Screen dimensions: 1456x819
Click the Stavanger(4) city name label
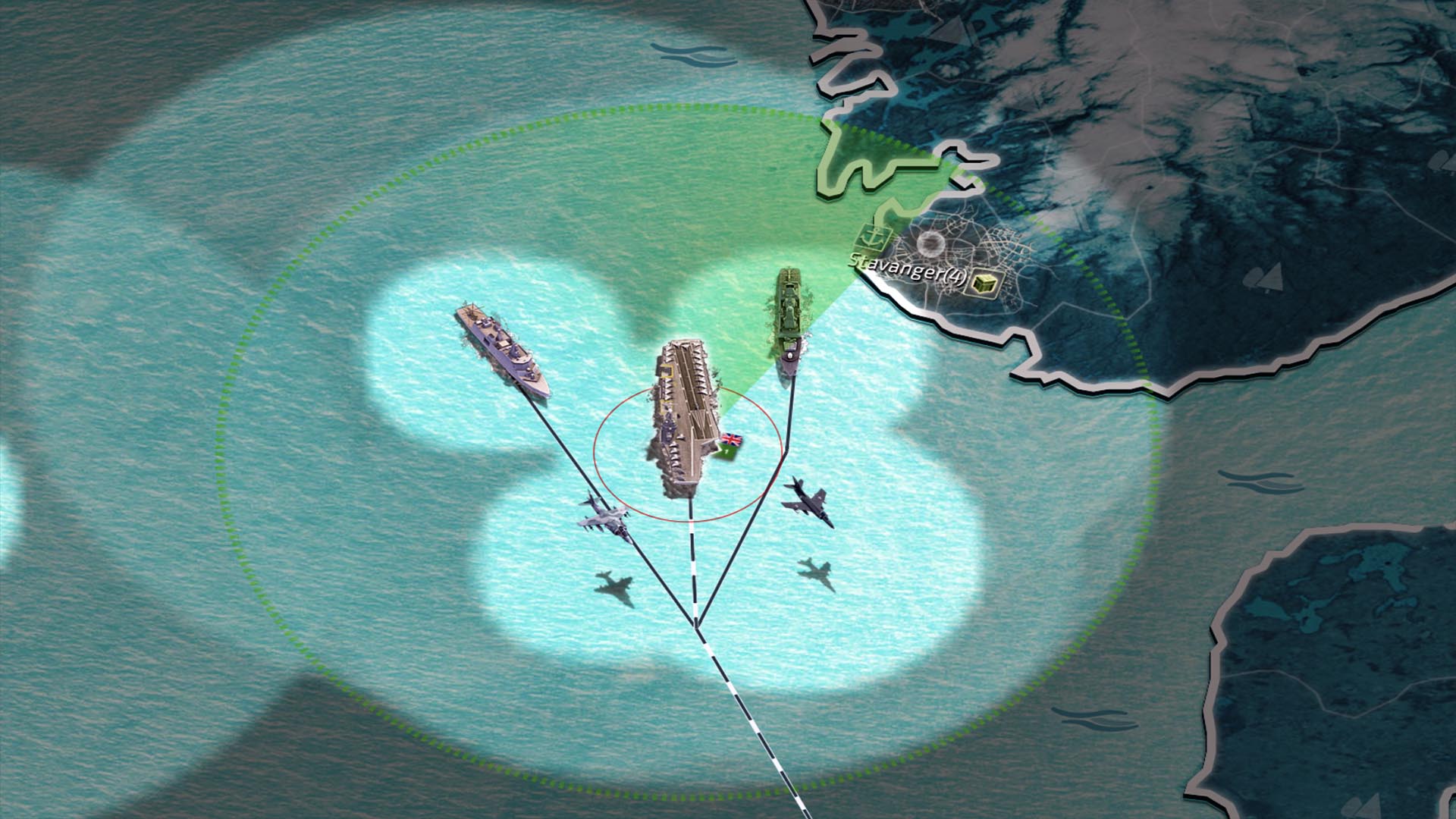tap(908, 267)
